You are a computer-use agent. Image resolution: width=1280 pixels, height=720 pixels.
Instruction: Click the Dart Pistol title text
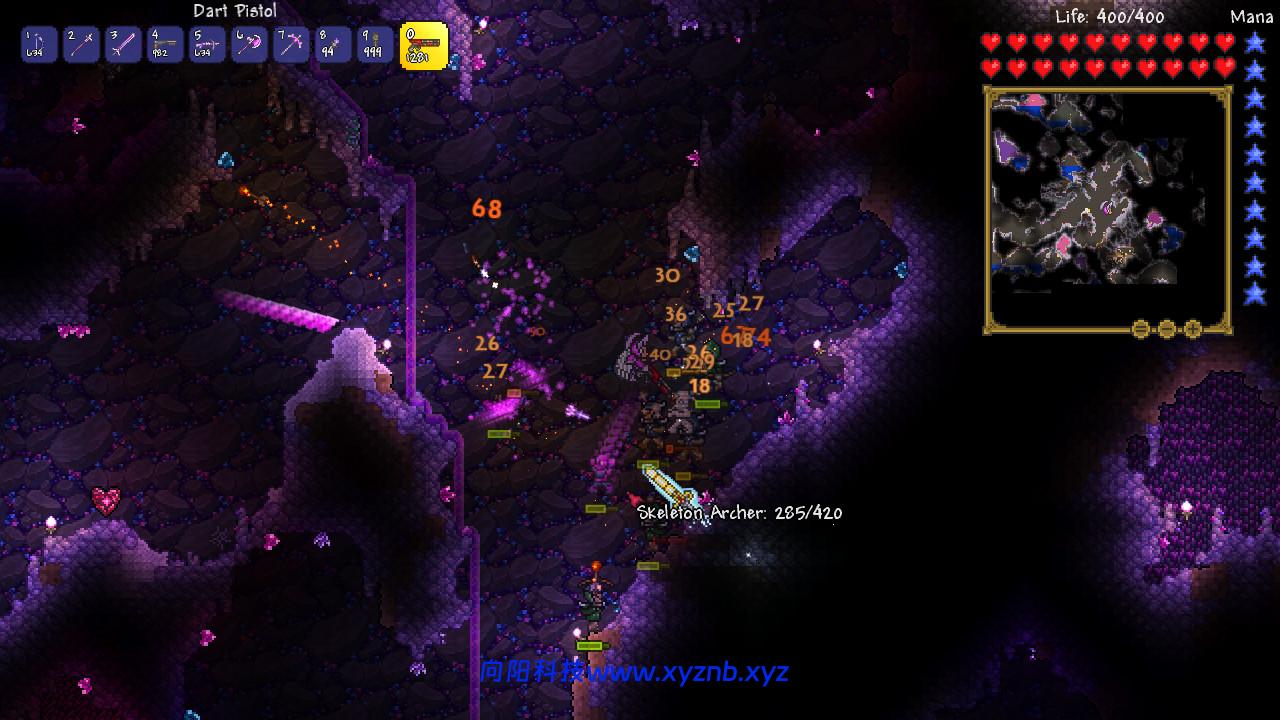(x=235, y=11)
